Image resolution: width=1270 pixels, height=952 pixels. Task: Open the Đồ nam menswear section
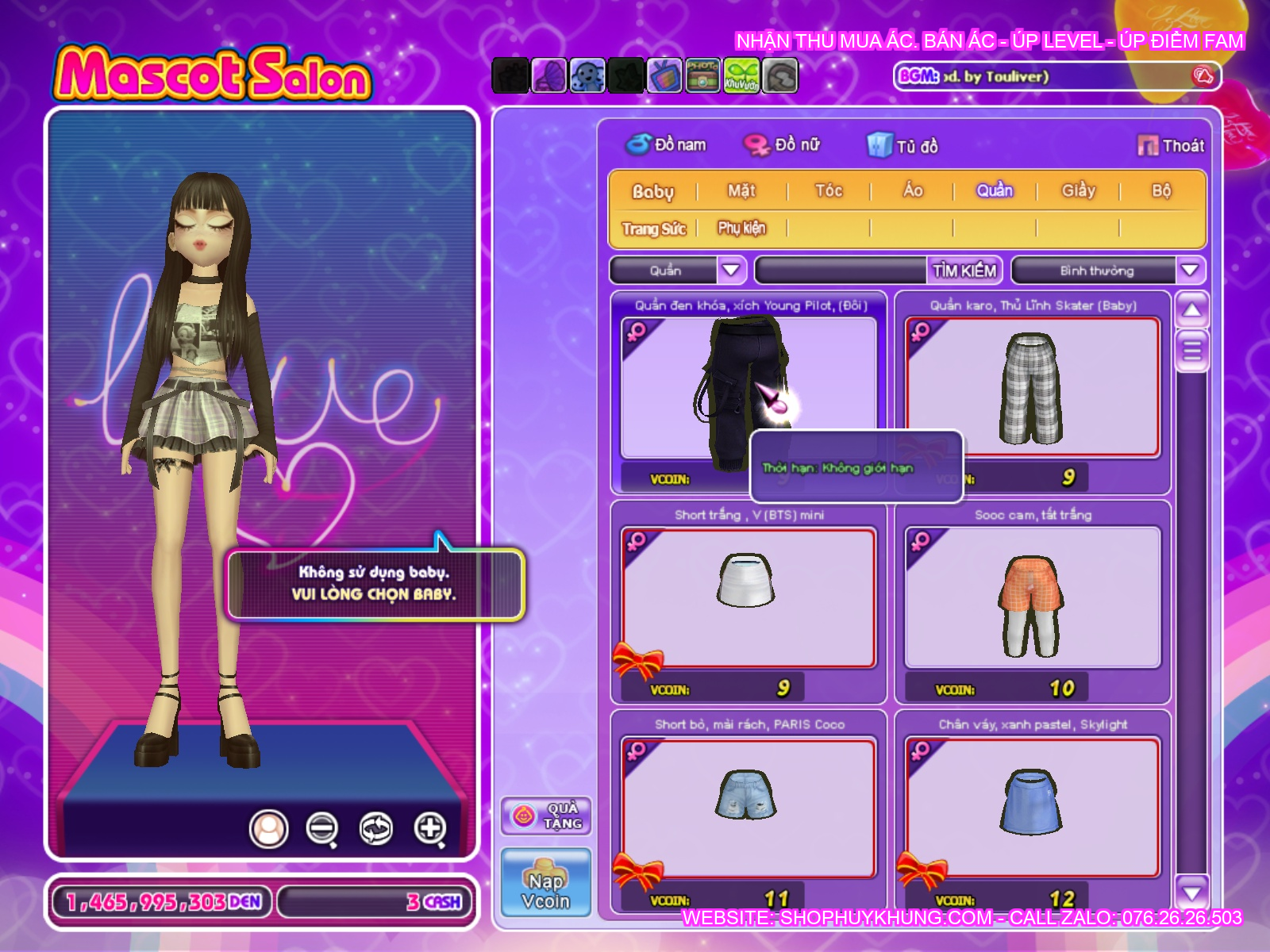[667, 145]
